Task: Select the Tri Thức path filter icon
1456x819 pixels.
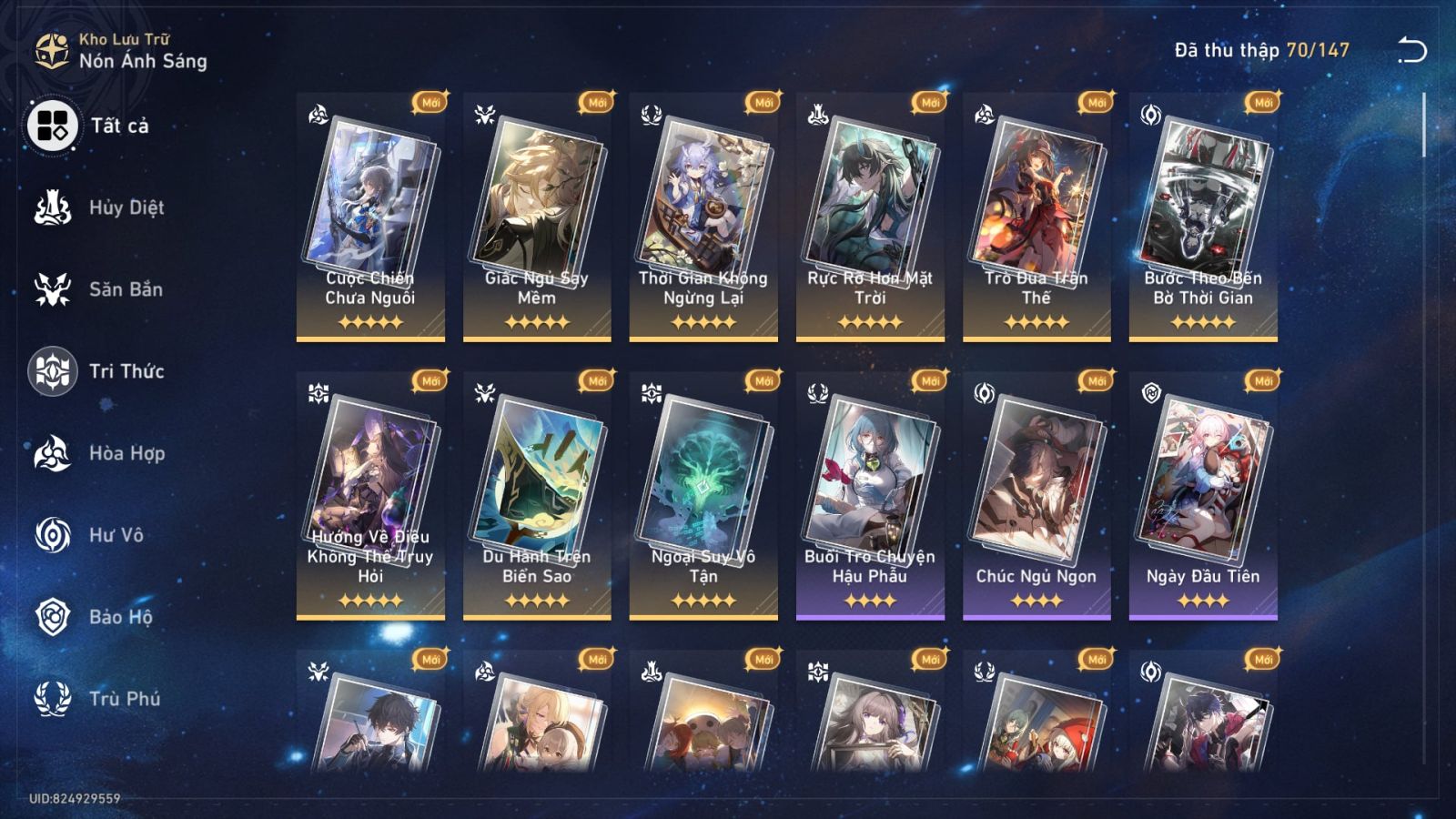Action: pyautogui.click(x=55, y=371)
